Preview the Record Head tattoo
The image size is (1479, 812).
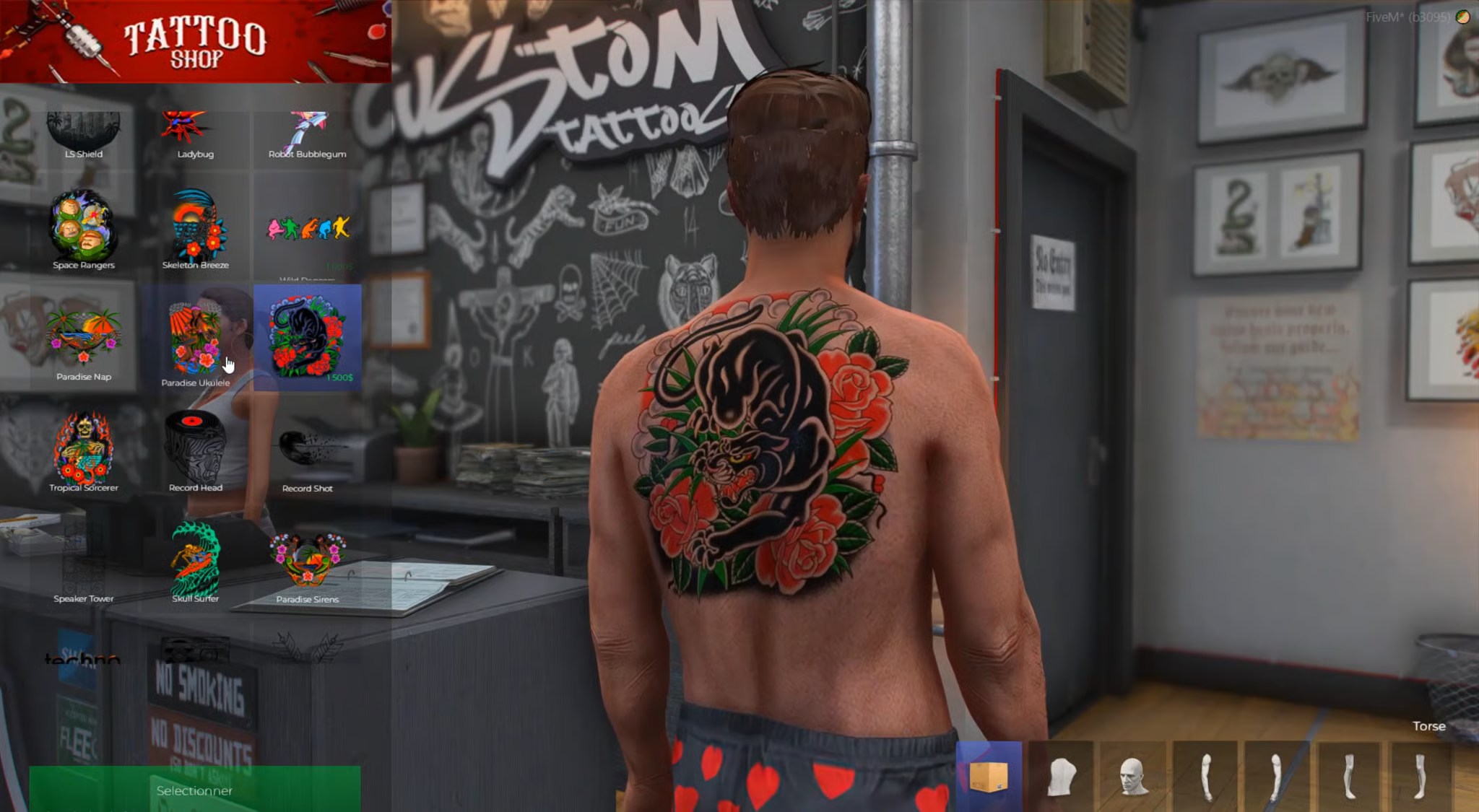click(195, 449)
